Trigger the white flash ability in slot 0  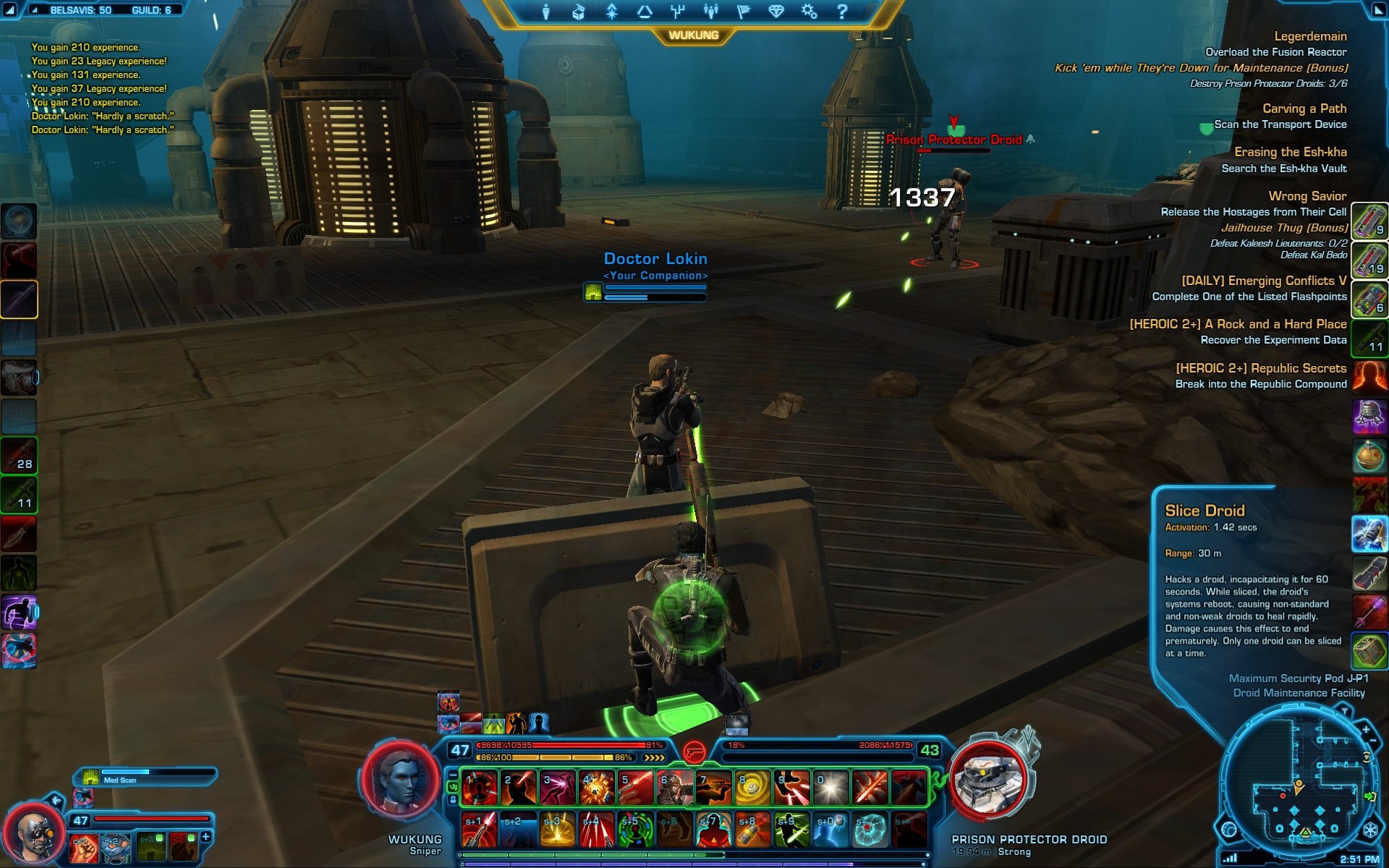tap(831, 788)
